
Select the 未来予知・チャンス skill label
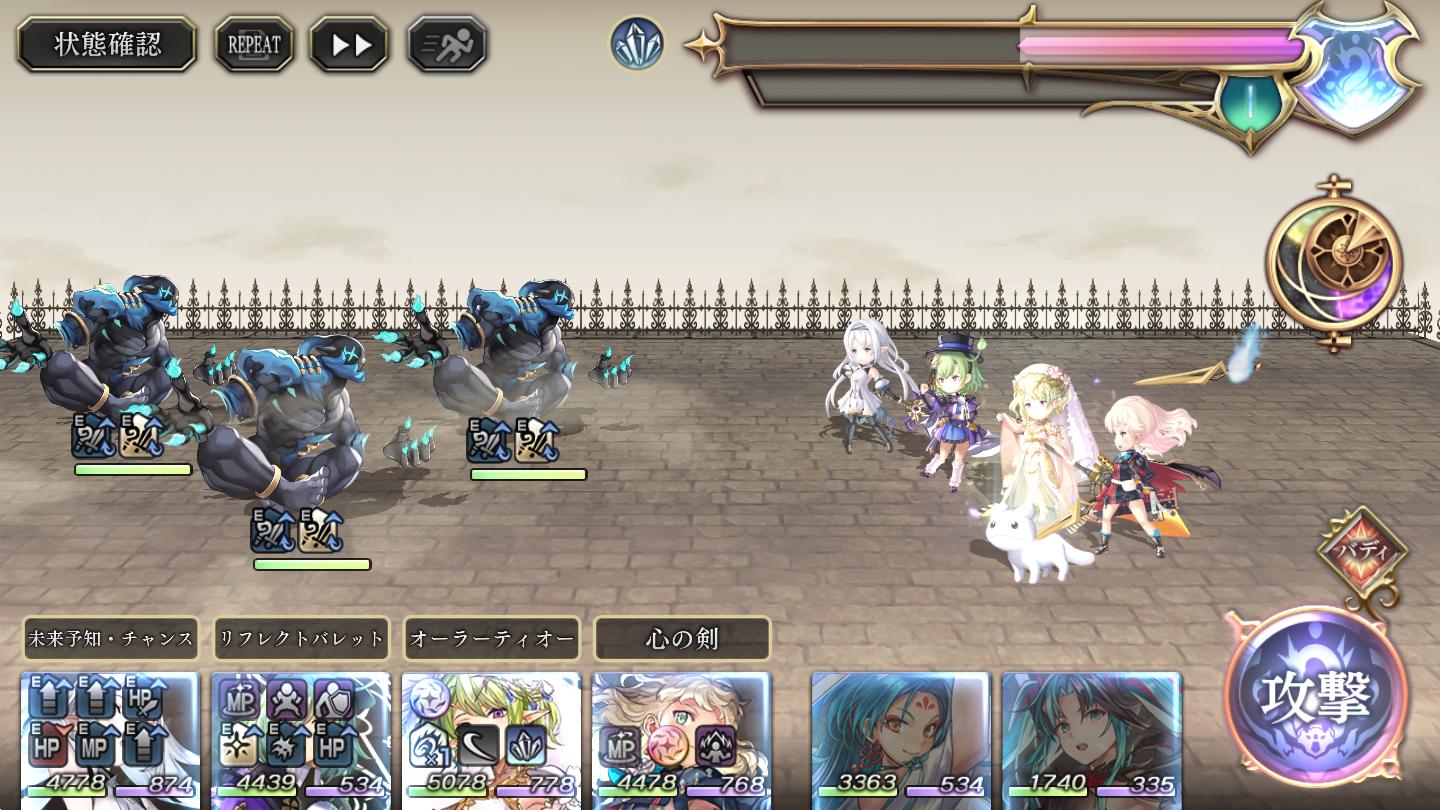(x=110, y=638)
